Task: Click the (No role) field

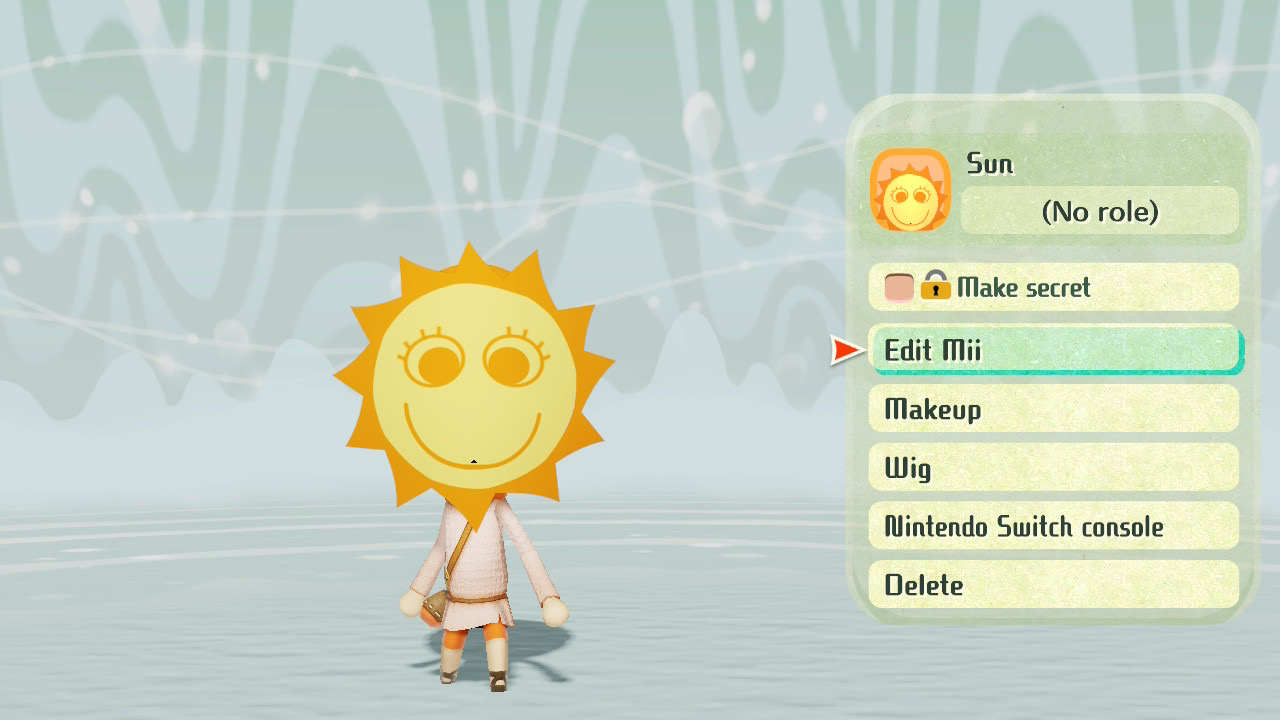Action: (1099, 211)
